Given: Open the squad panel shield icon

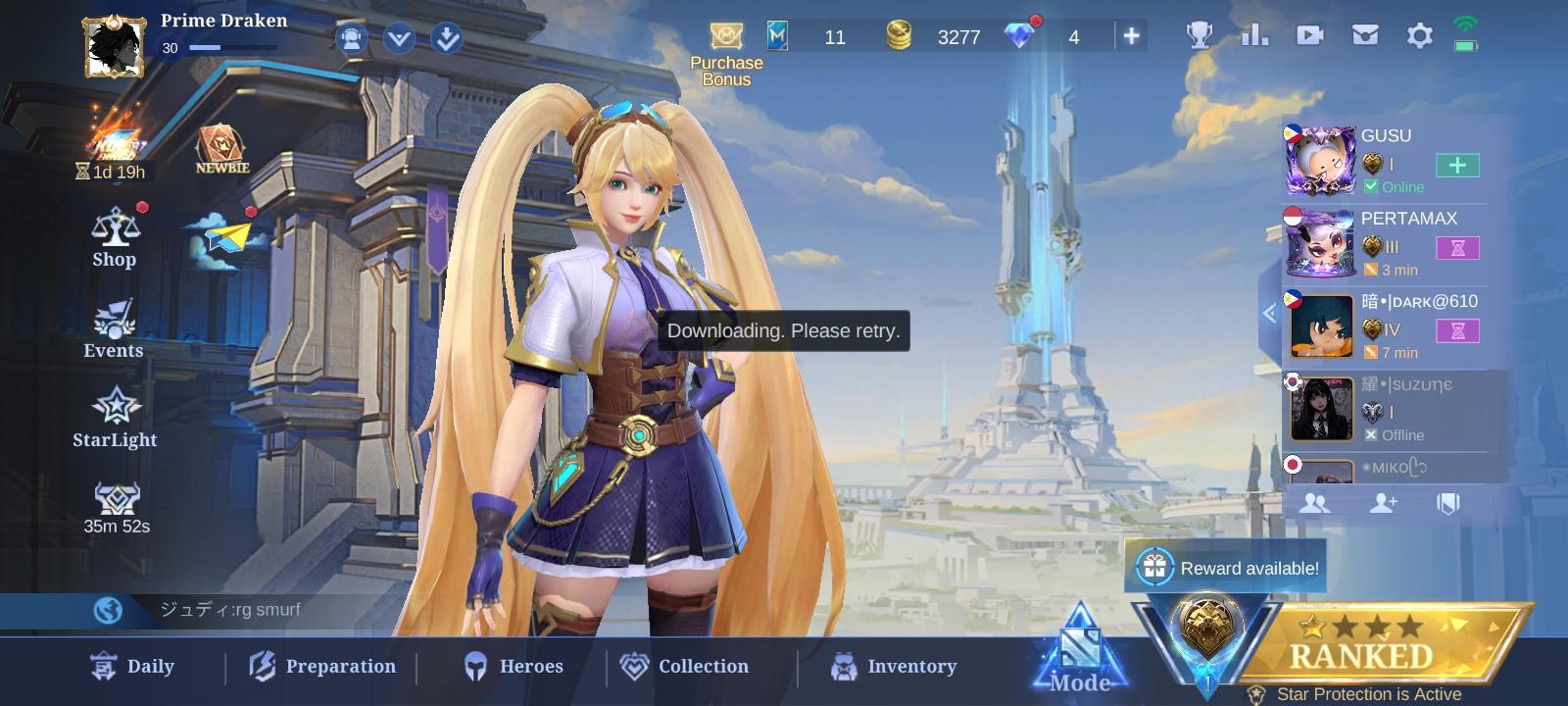Looking at the screenshot, I should [x=1450, y=503].
